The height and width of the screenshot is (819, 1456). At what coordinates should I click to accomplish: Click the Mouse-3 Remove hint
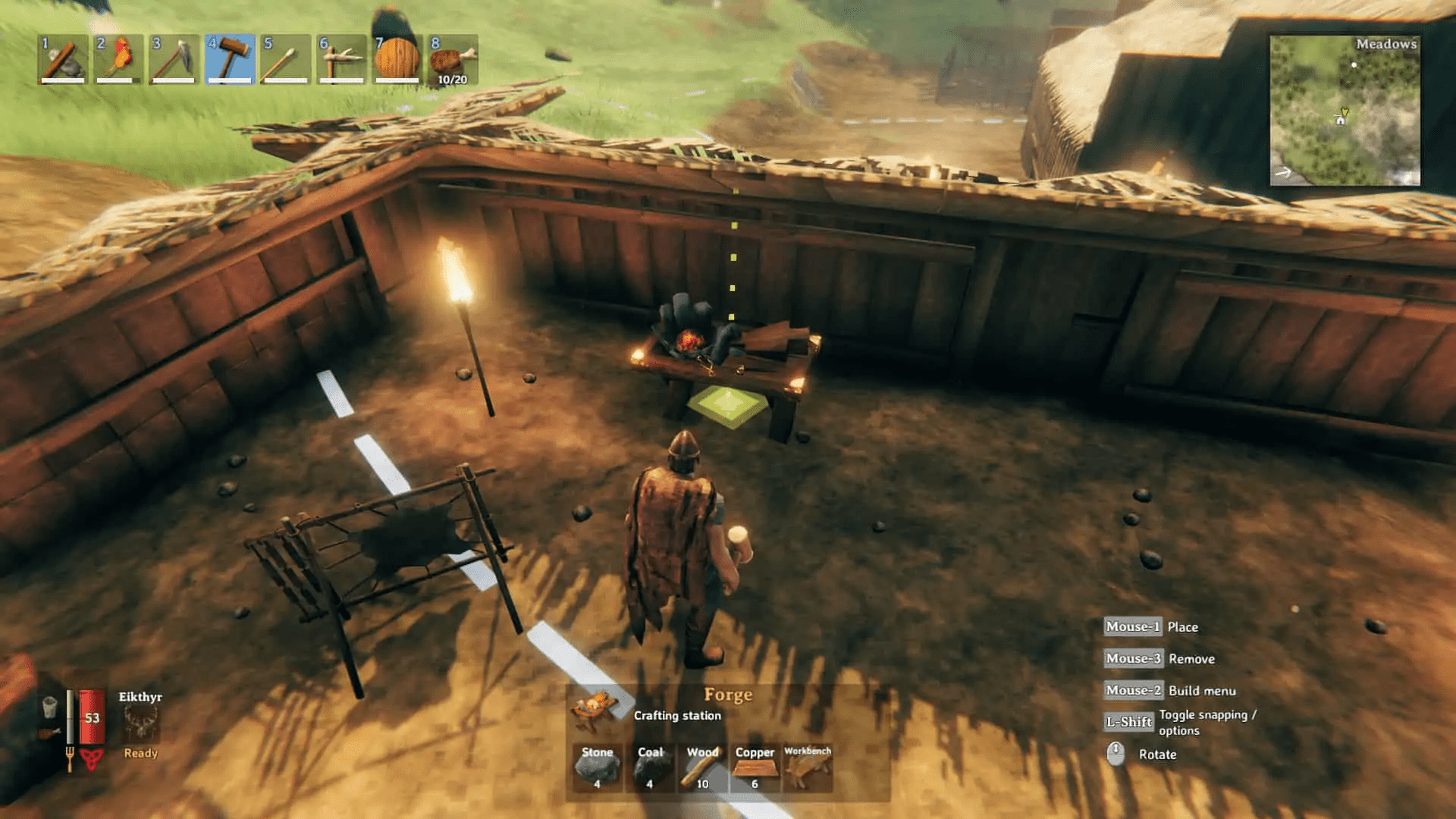click(x=1131, y=658)
